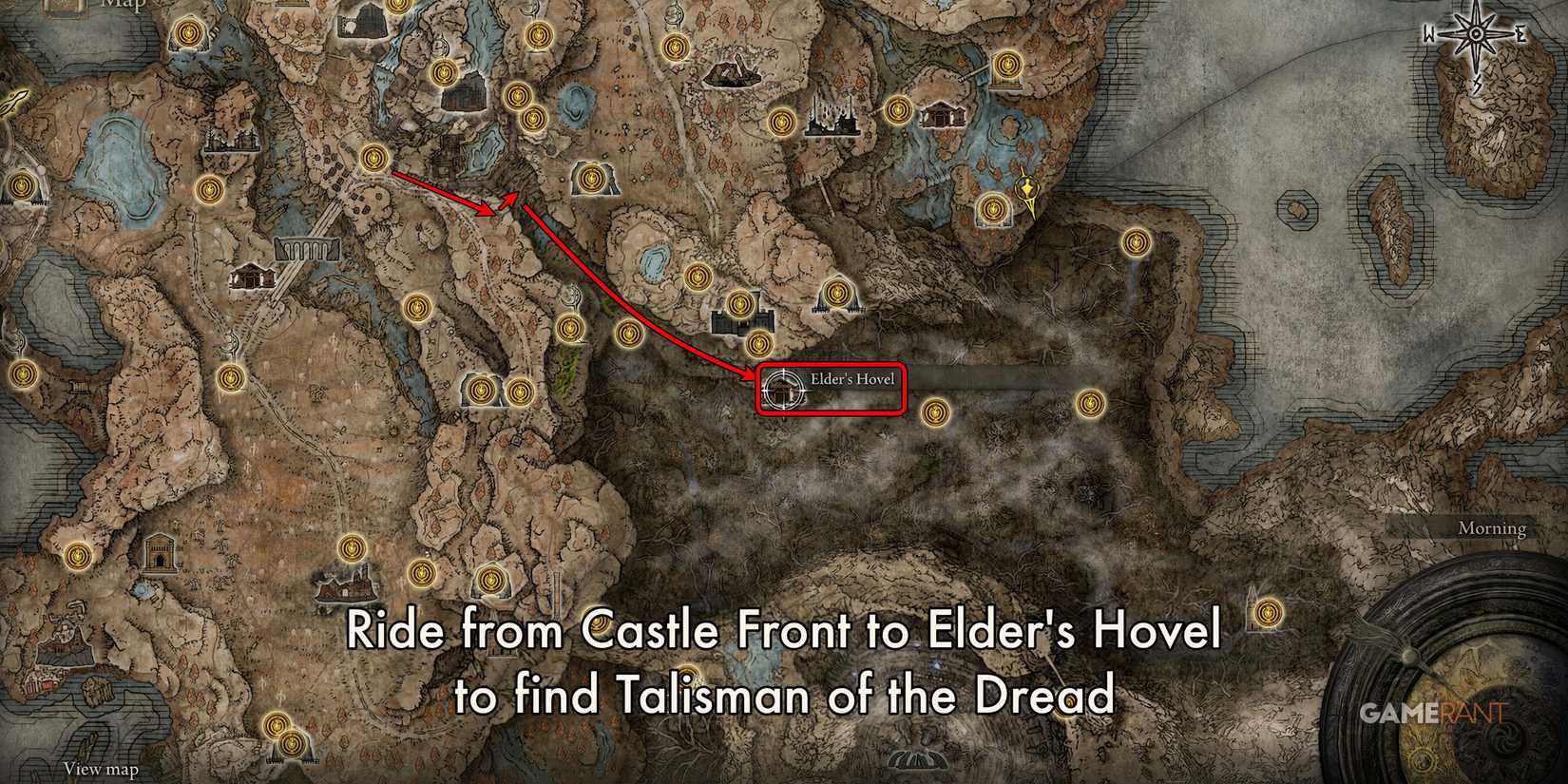Click the tower ruins icon in the southwest
The width and height of the screenshot is (1568, 784).
160,554
